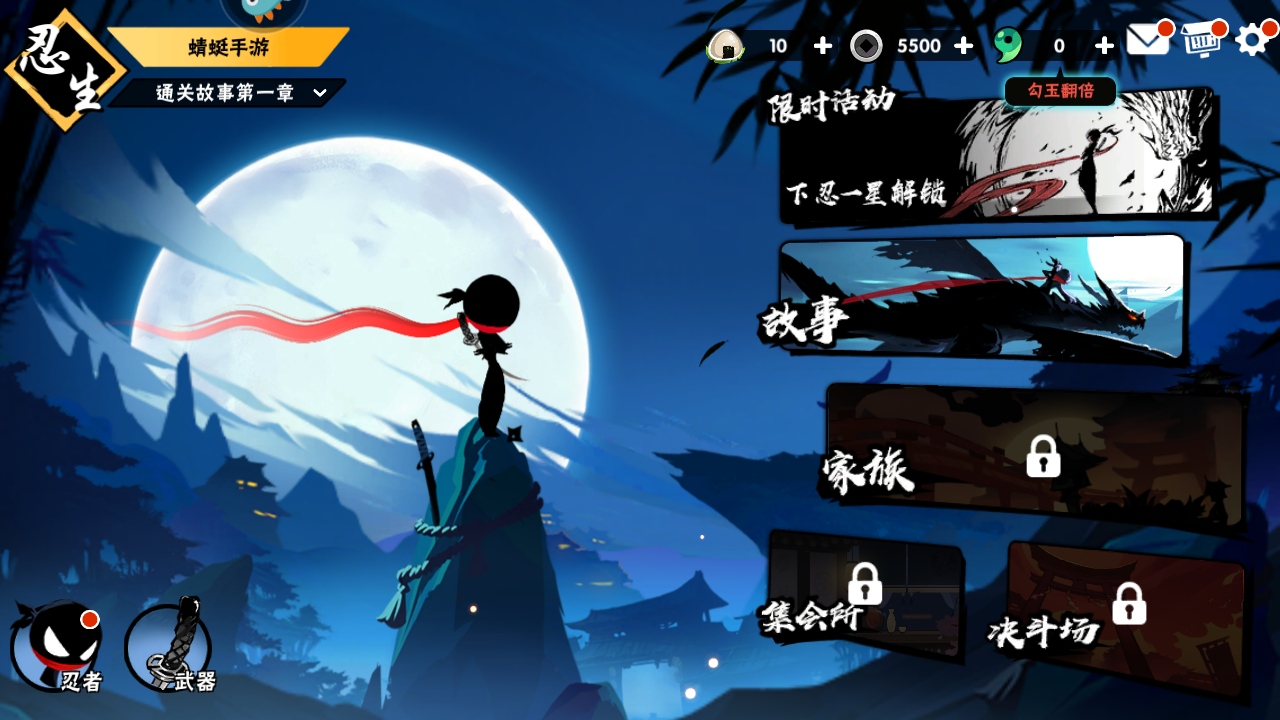The height and width of the screenshot is (720, 1280).
Task: Open the 忍者 ninja character menu
Action: click(x=57, y=647)
